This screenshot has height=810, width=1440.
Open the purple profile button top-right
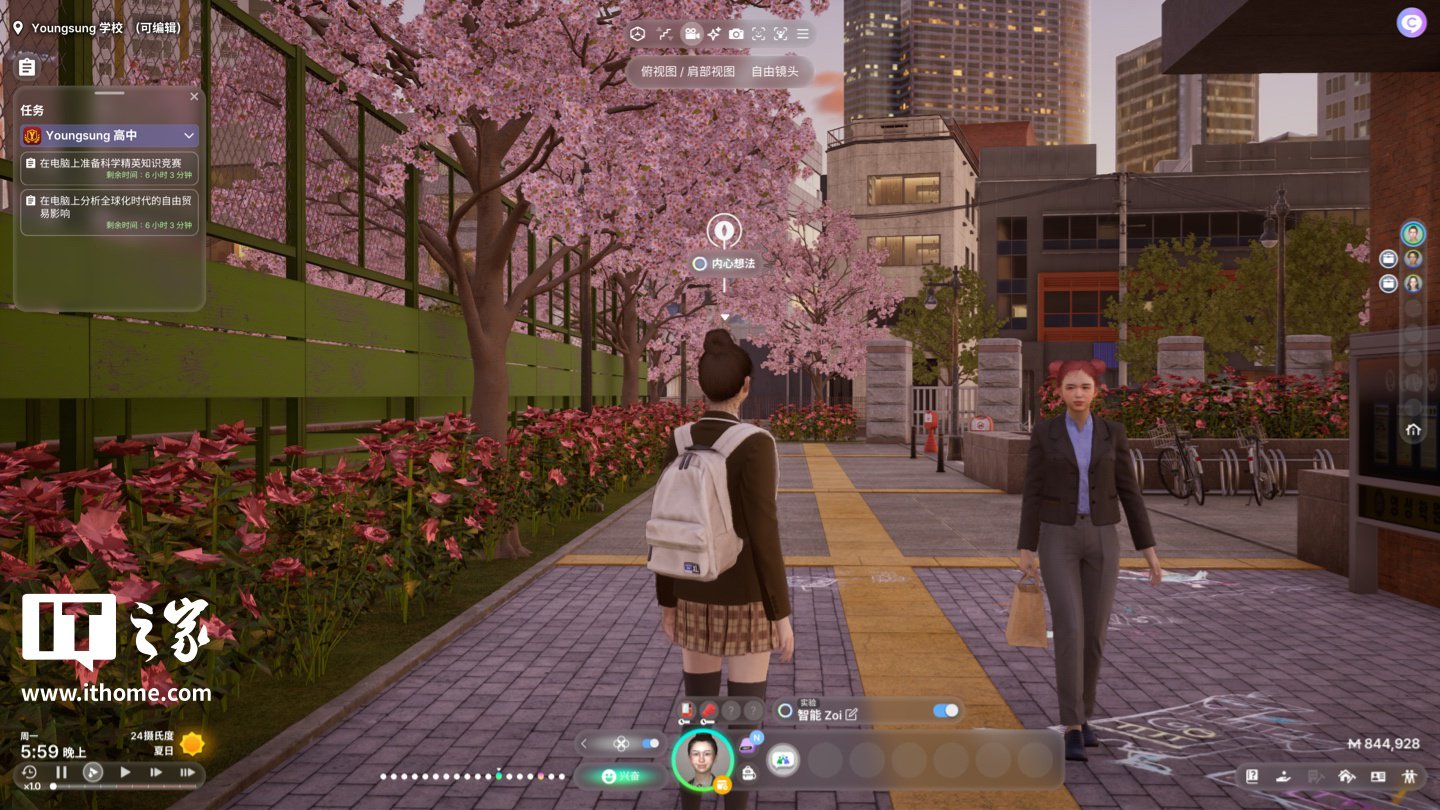click(1412, 23)
